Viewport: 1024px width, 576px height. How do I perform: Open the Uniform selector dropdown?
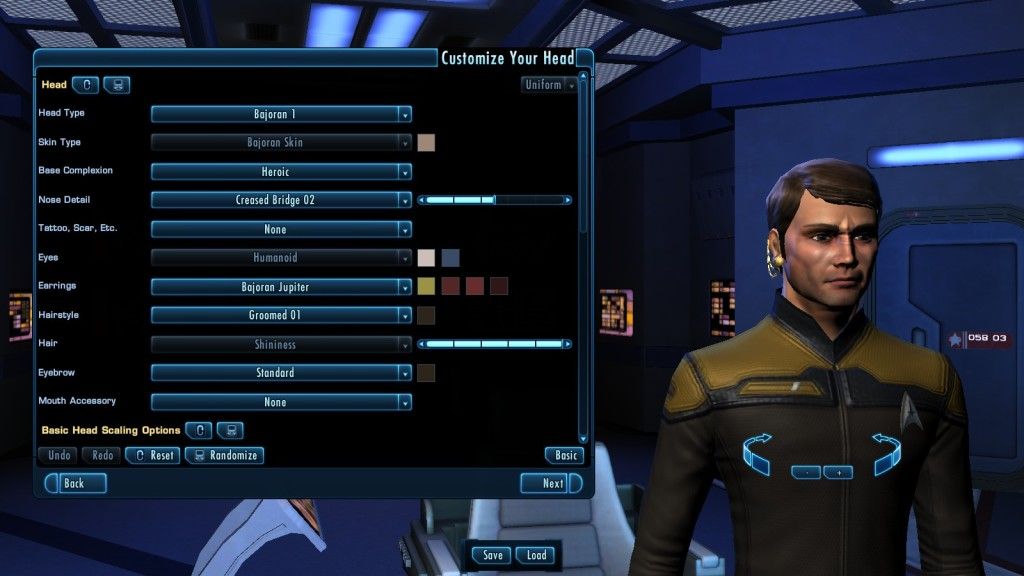coord(549,85)
